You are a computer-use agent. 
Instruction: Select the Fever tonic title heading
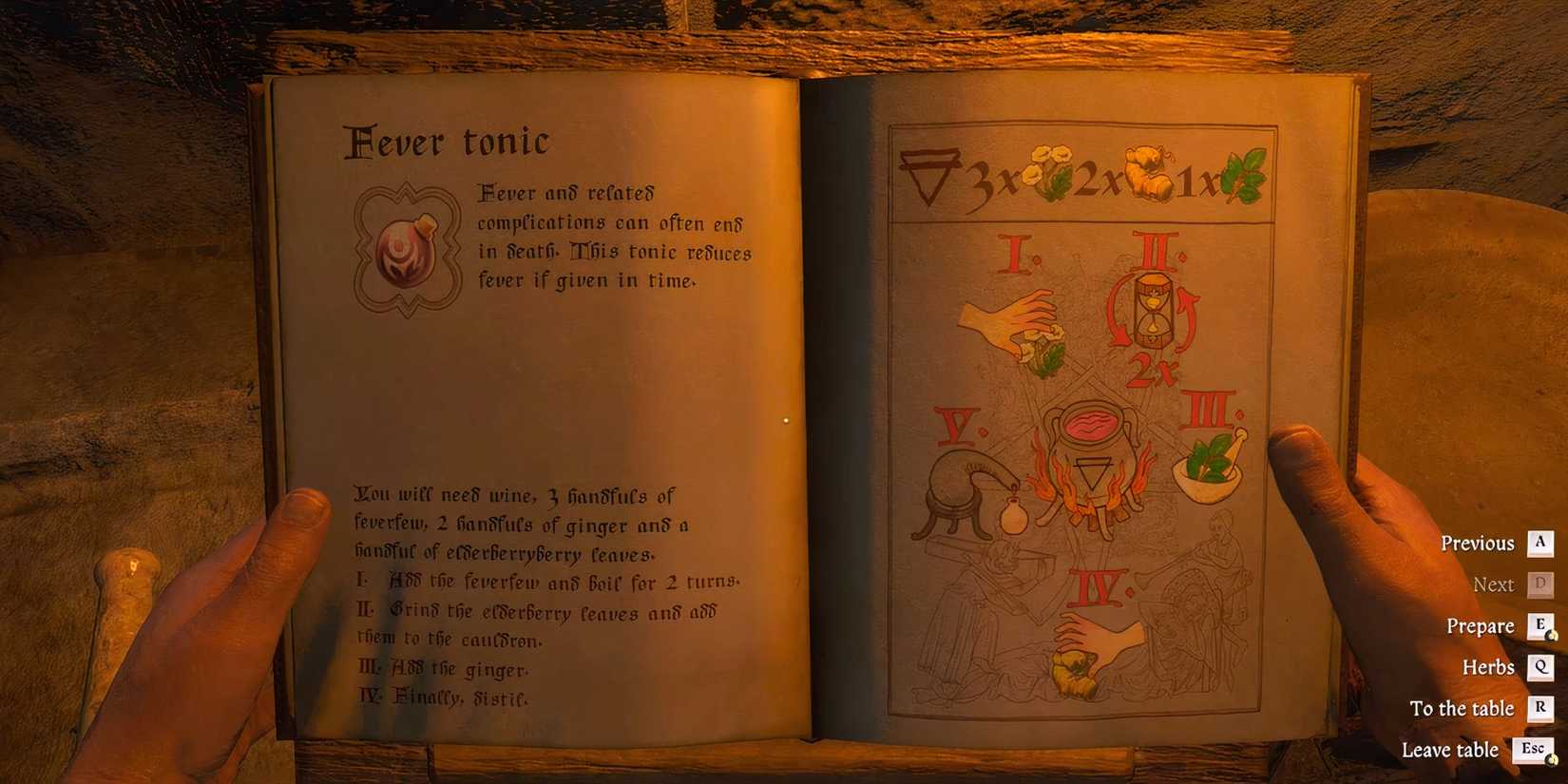(x=449, y=141)
